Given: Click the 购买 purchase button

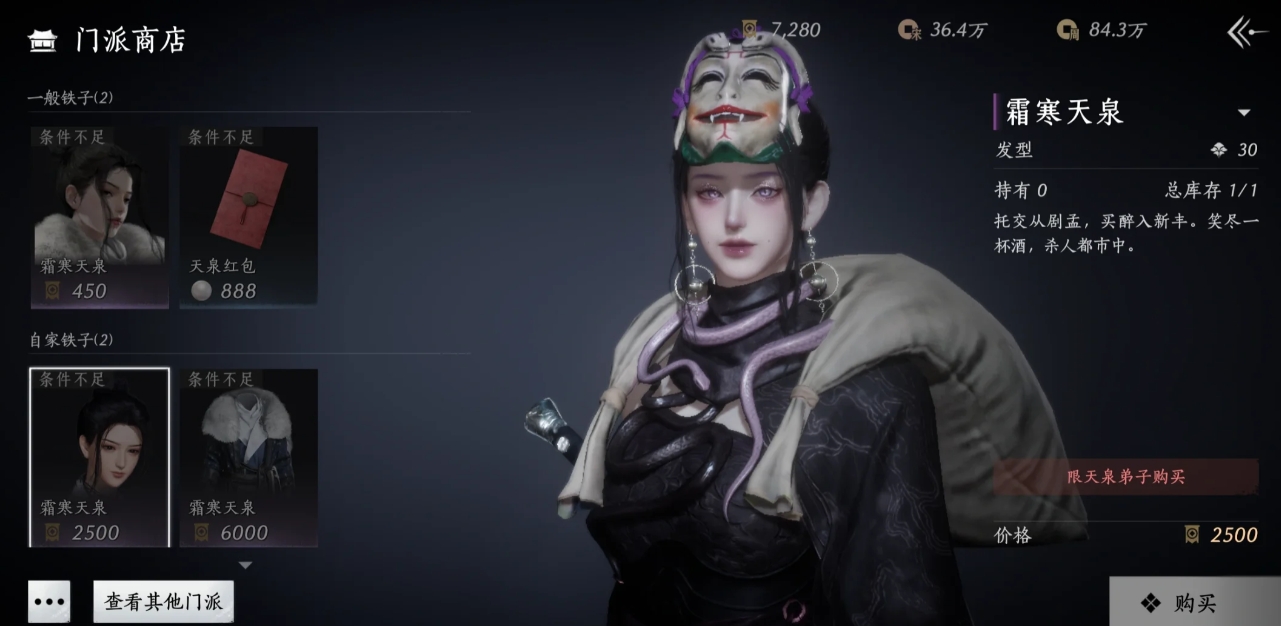Looking at the screenshot, I should click(1194, 602).
